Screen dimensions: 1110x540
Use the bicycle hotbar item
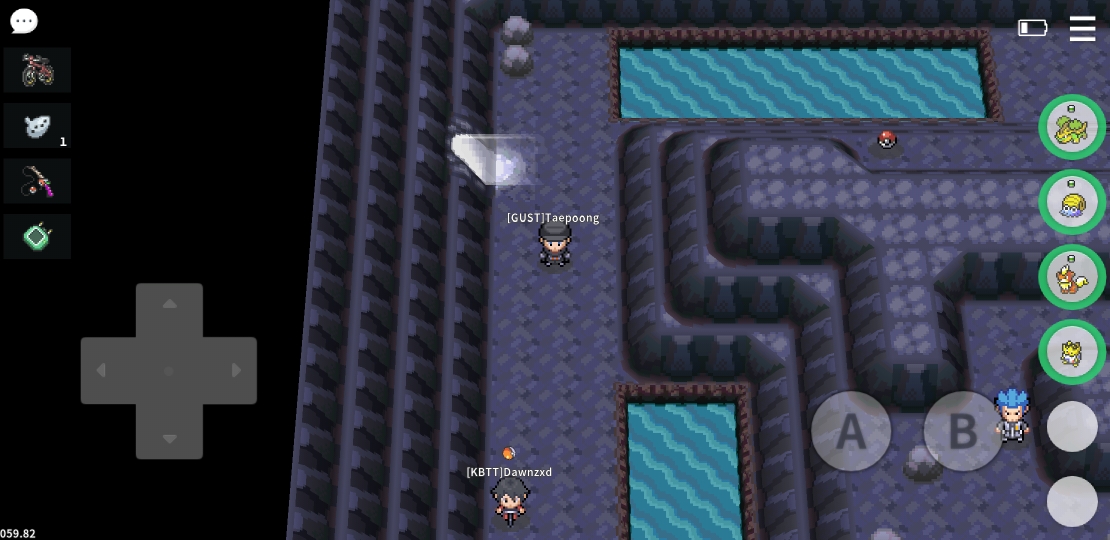37,70
